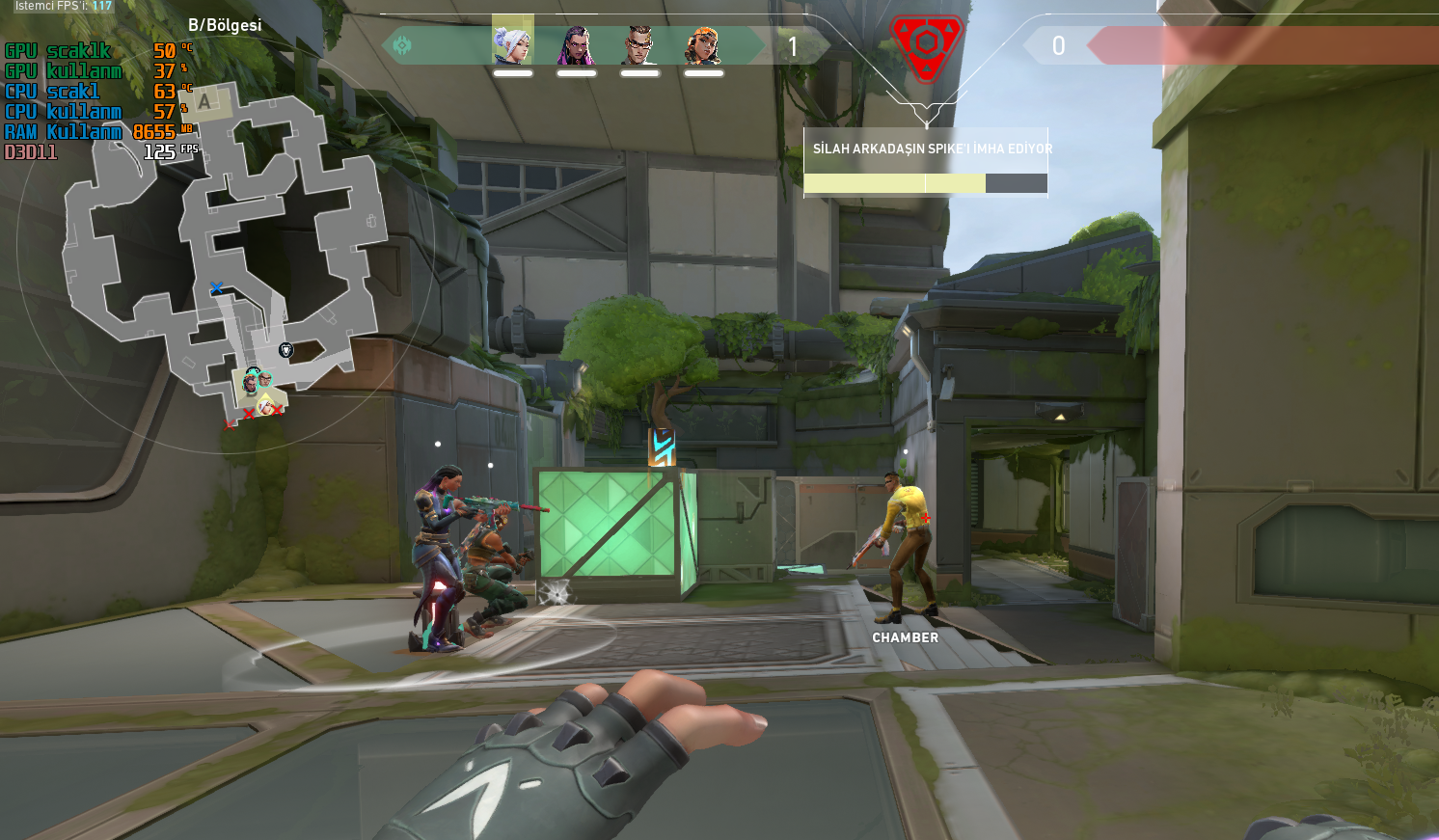Click the teal team emblem beside the portraits
This screenshot has height=840, width=1439.
(x=402, y=45)
